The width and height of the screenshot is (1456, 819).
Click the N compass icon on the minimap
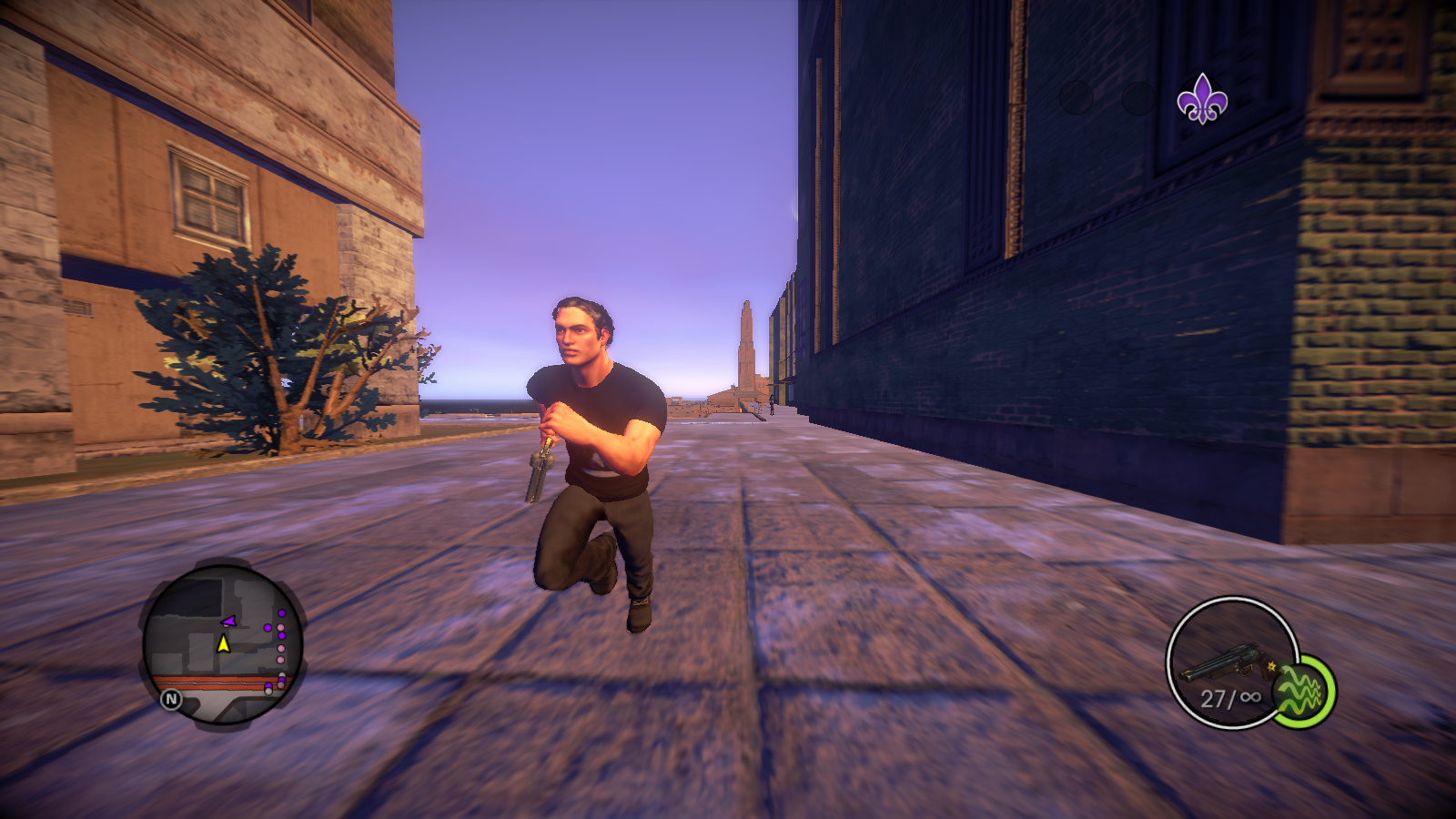pyautogui.click(x=171, y=699)
